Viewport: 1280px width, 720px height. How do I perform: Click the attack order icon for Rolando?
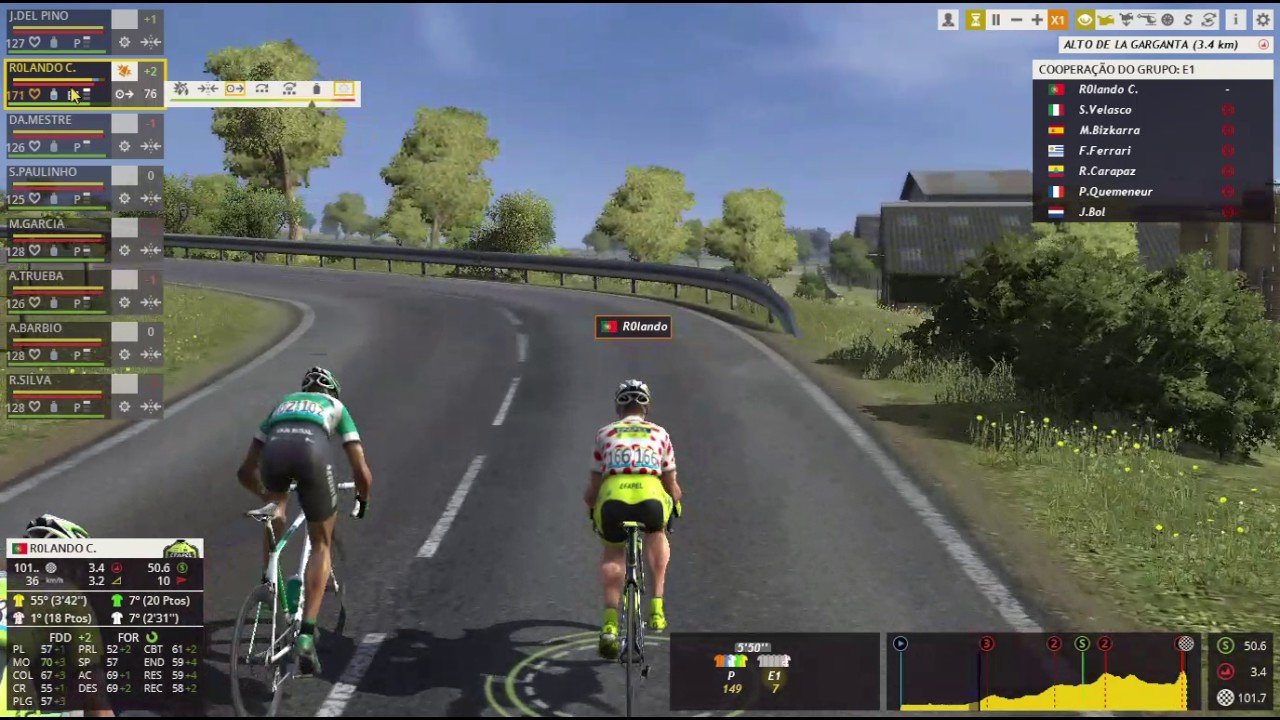(181, 90)
